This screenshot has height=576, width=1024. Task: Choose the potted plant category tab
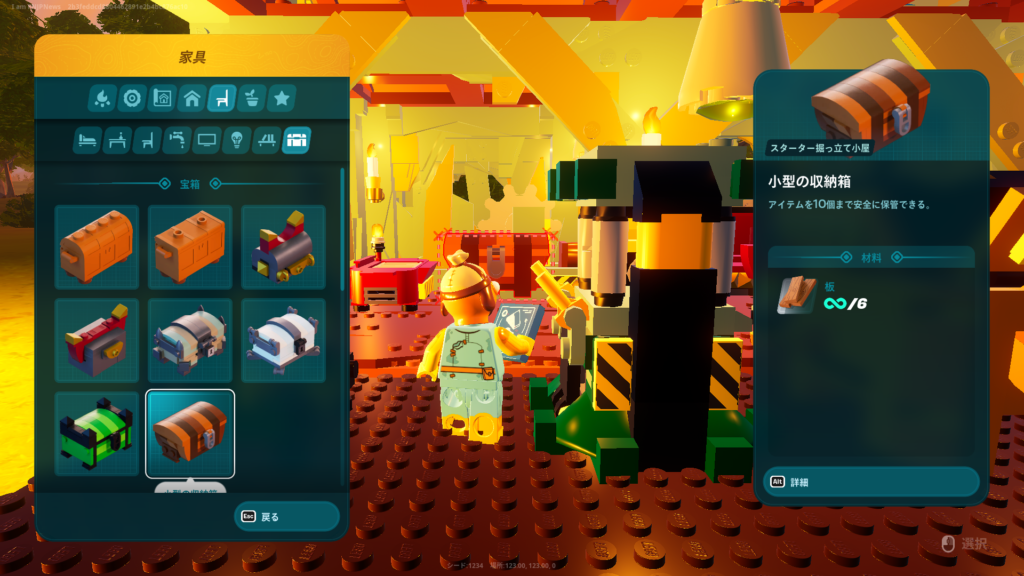[252, 98]
